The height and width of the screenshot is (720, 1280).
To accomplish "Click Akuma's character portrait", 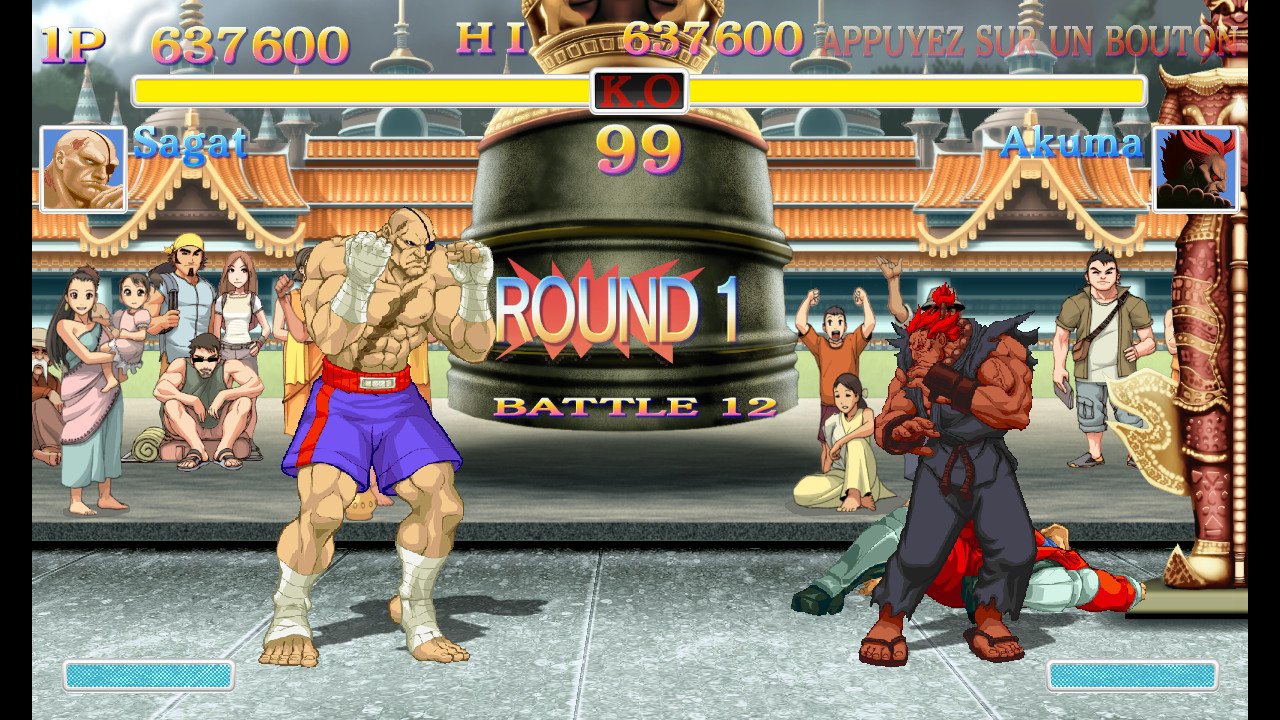I will click(x=1196, y=169).
